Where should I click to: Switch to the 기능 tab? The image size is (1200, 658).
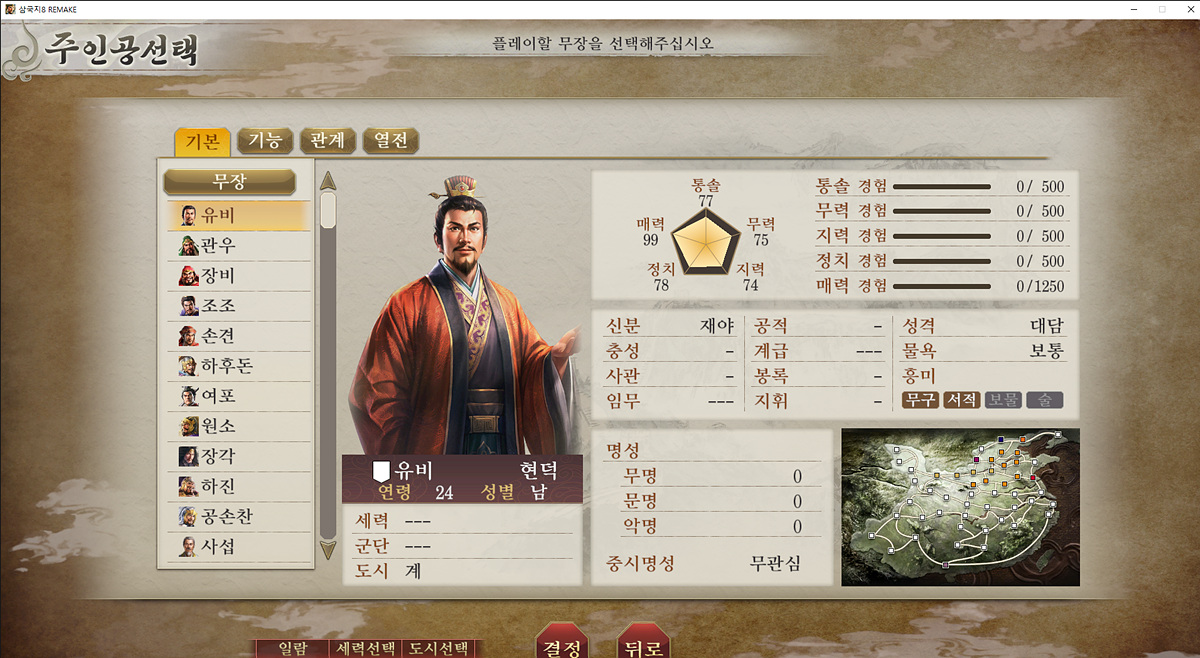265,141
